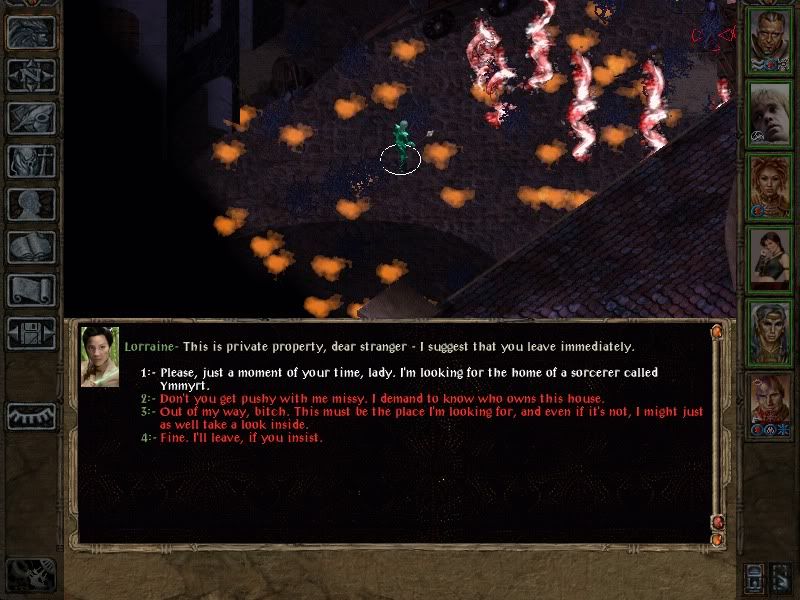The height and width of the screenshot is (600, 800).
Task: Open the inventory screen from the armored figure button
Action: point(31,161)
